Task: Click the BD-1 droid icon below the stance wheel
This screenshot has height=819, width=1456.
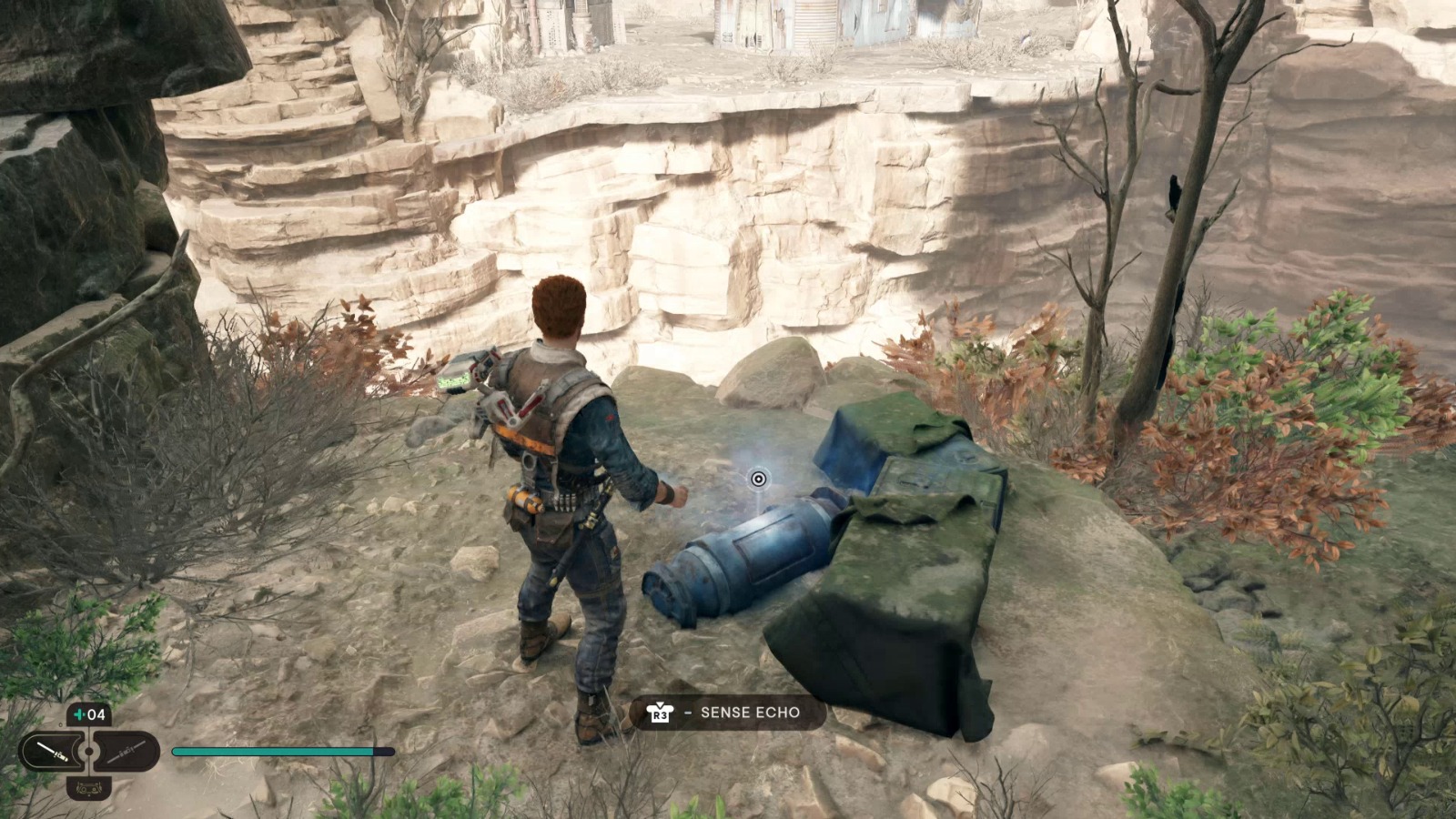Action: point(89,788)
